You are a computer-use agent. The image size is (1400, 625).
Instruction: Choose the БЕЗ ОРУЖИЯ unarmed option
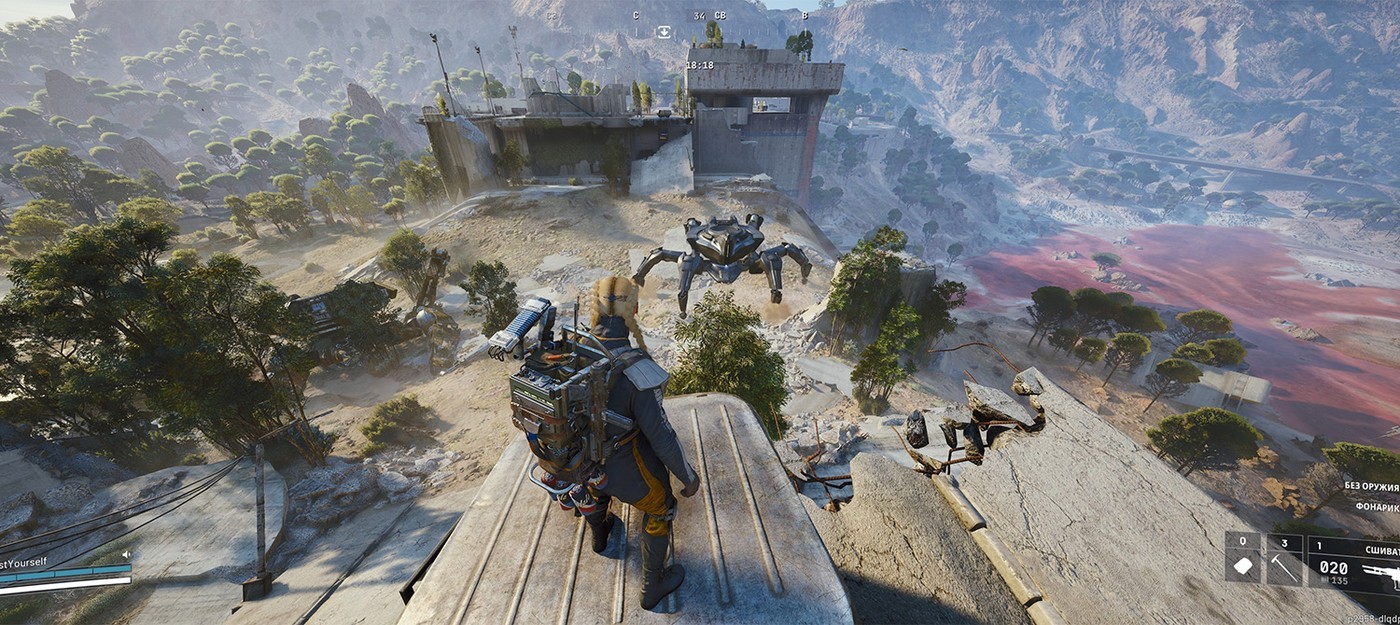[x=1371, y=486]
